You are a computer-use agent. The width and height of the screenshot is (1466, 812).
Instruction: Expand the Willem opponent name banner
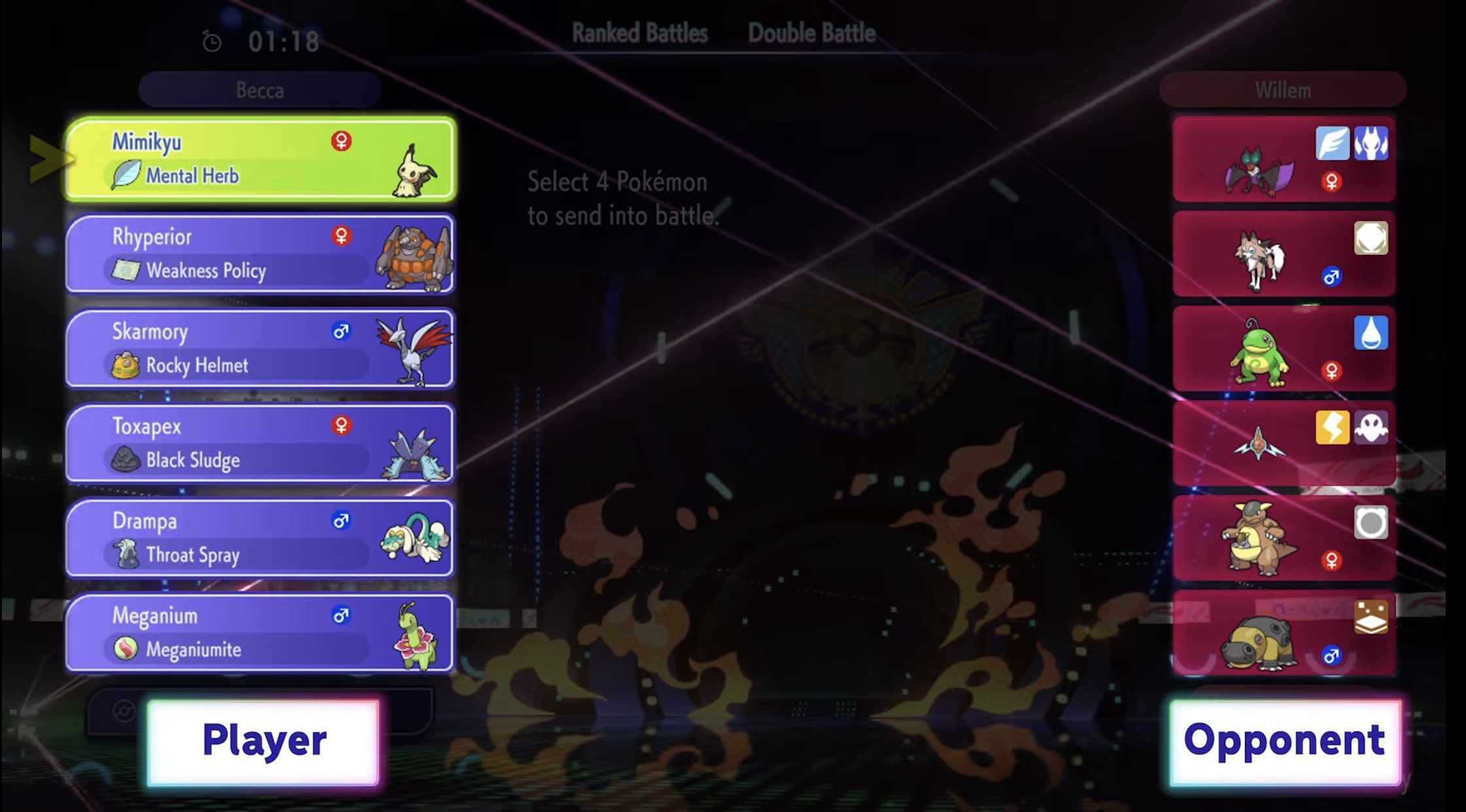pos(1283,90)
